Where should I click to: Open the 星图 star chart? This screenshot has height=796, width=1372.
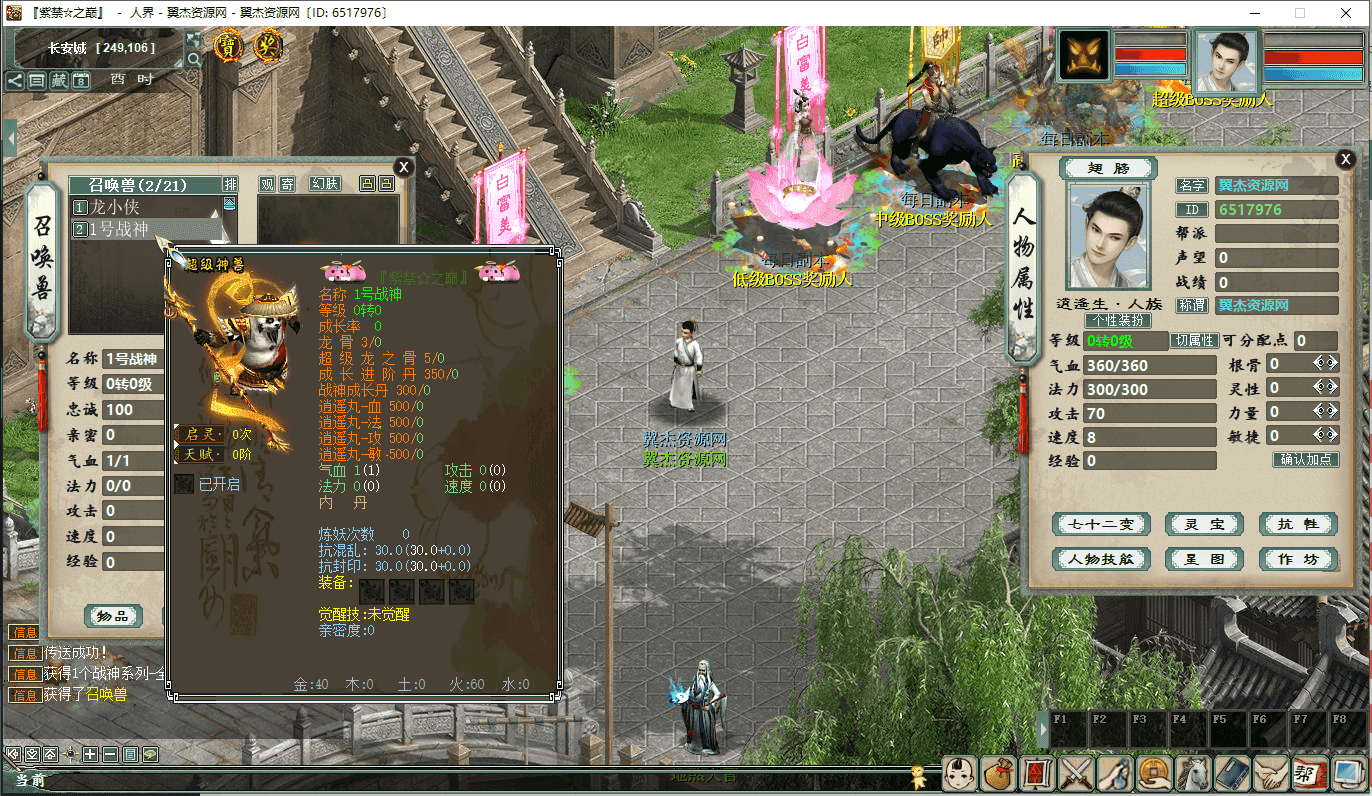(1203, 559)
